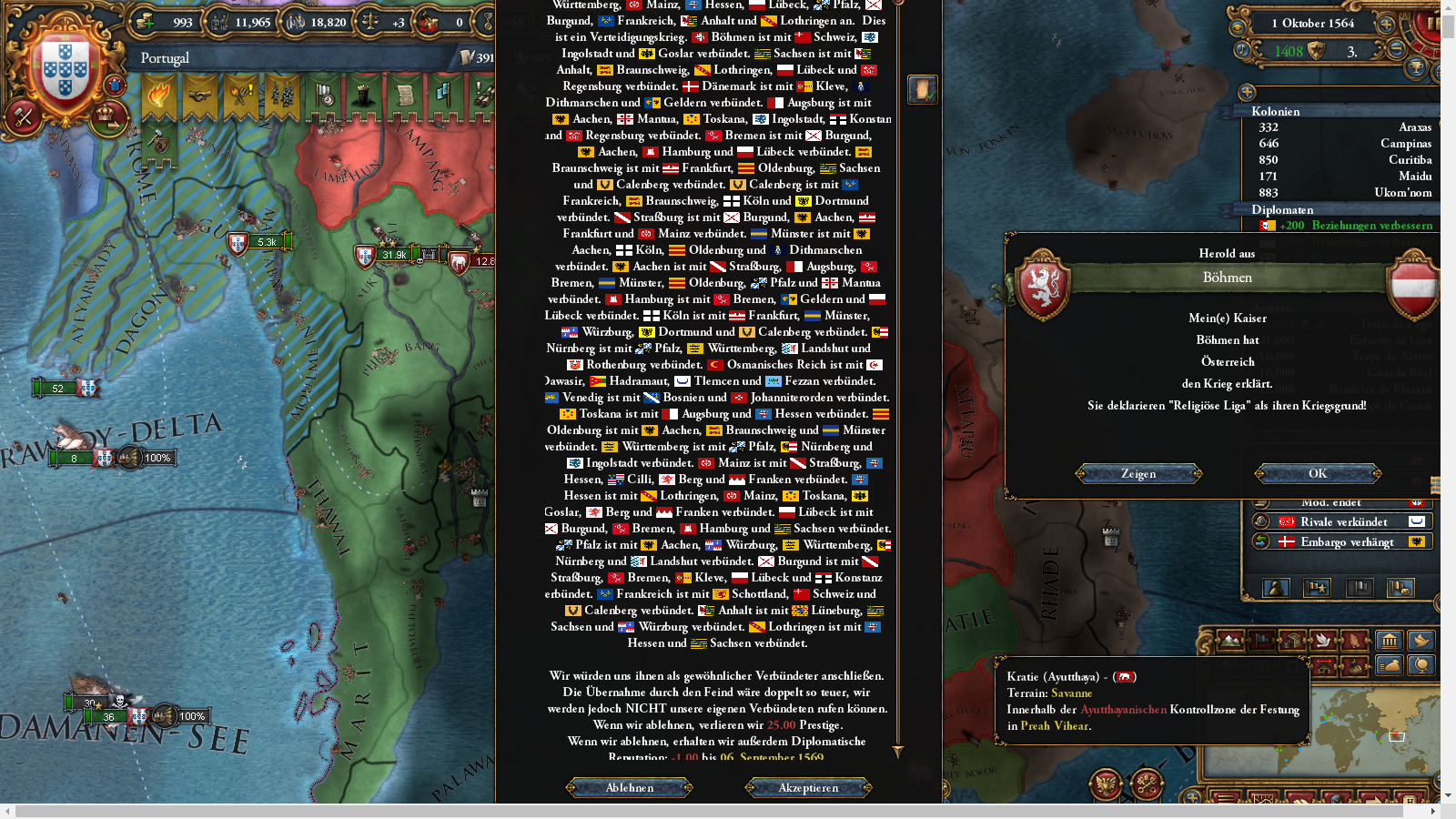
Task: Open the envelope icon beside 'Rivale verkündet'
Action: 1417,521
